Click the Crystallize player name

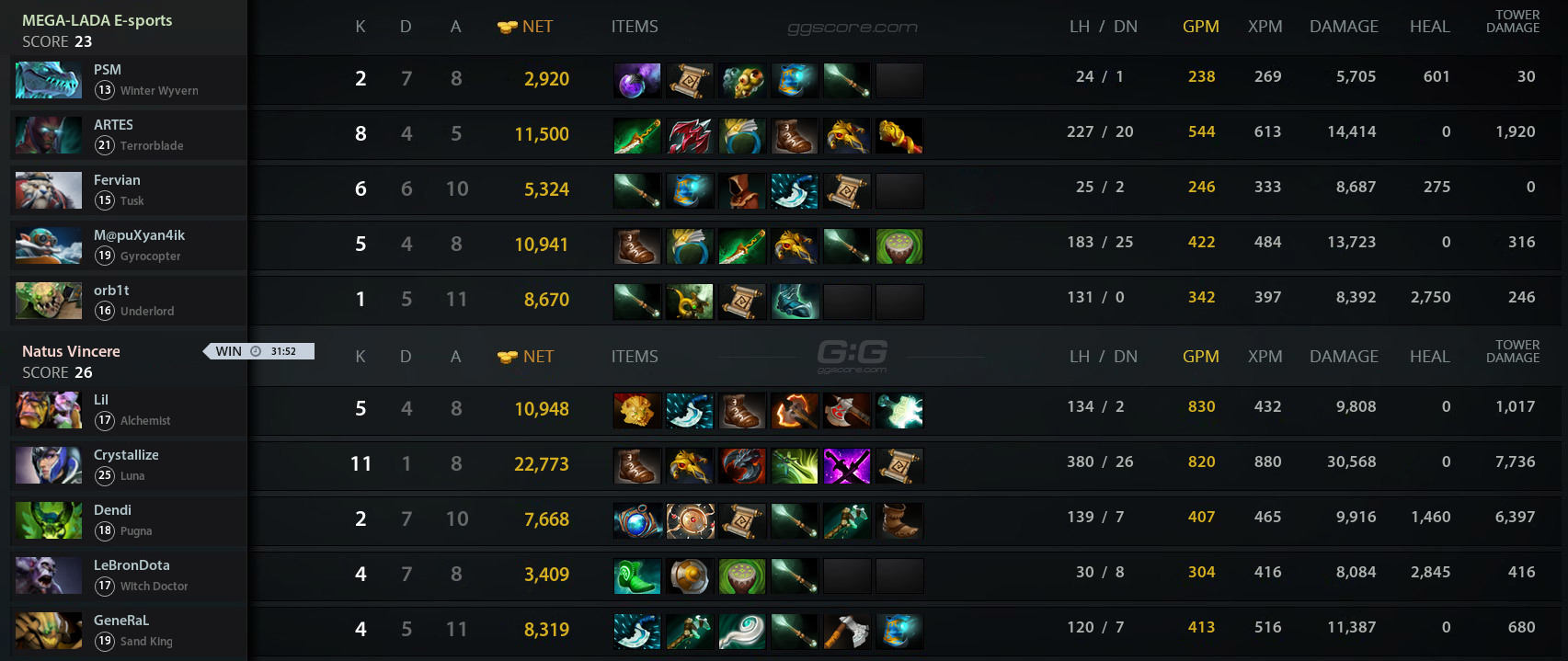pyautogui.click(x=126, y=455)
